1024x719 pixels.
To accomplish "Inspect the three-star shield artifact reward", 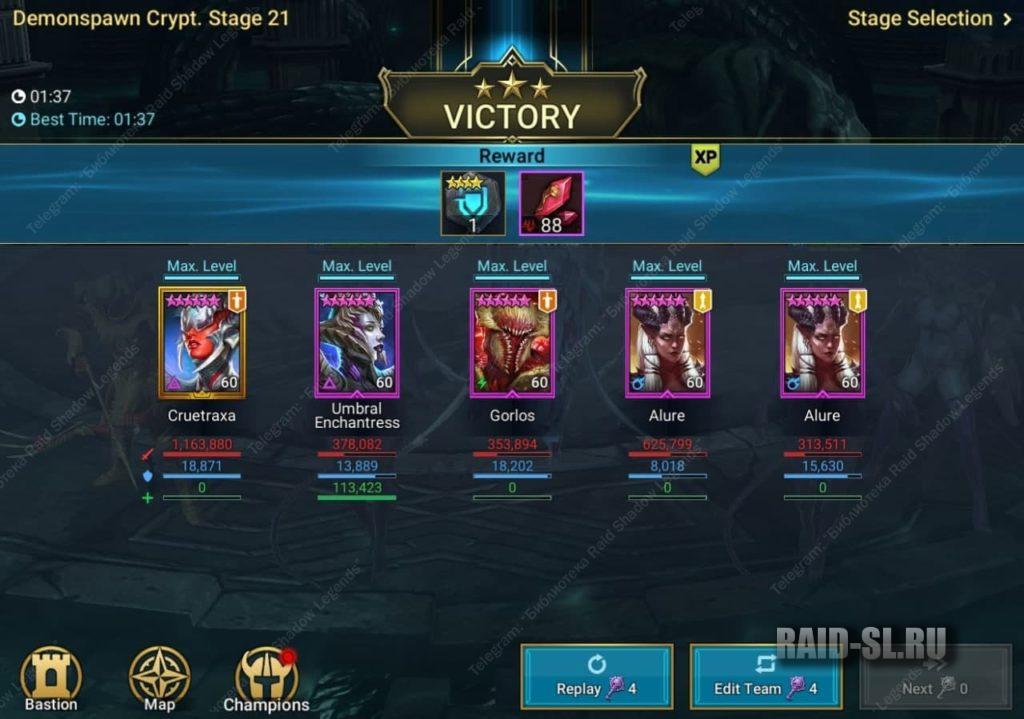I will coord(473,204).
